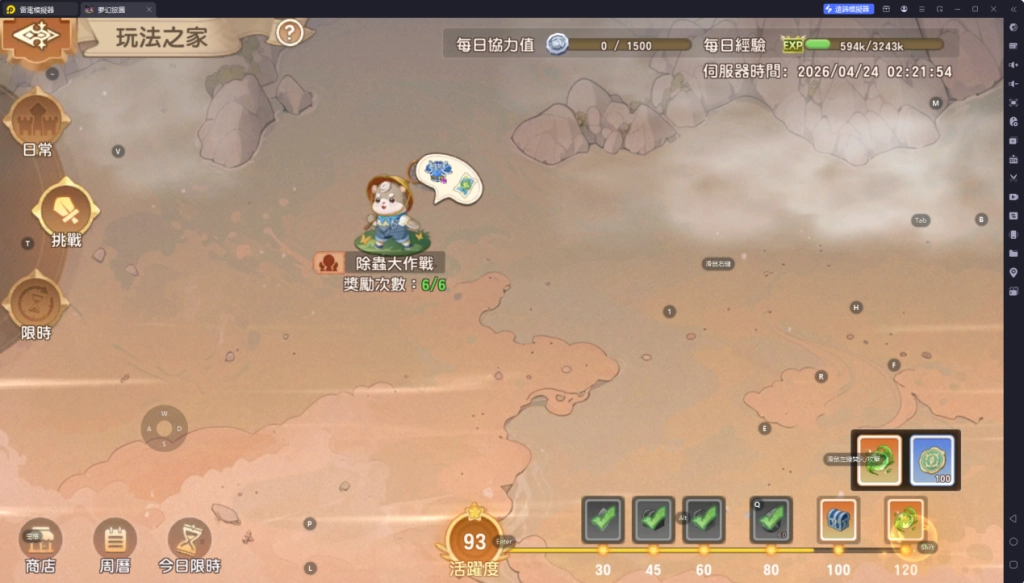1024x583 pixels.
Task: Show the 周曆 weekly calendar
Action: (115, 541)
